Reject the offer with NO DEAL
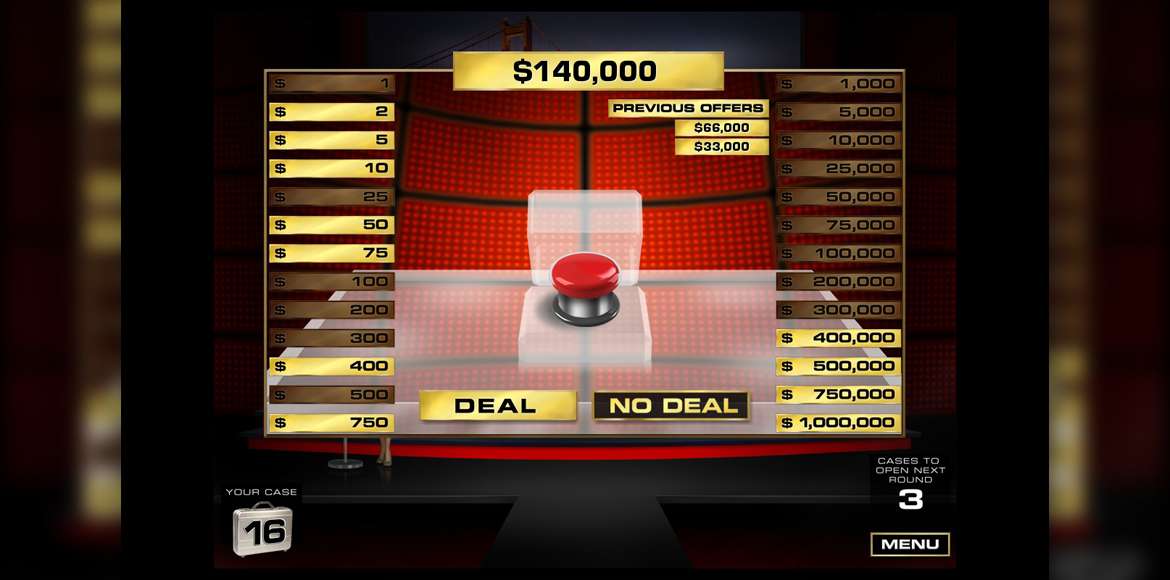Screen dimensions: 1170x580 tap(671, 405)
